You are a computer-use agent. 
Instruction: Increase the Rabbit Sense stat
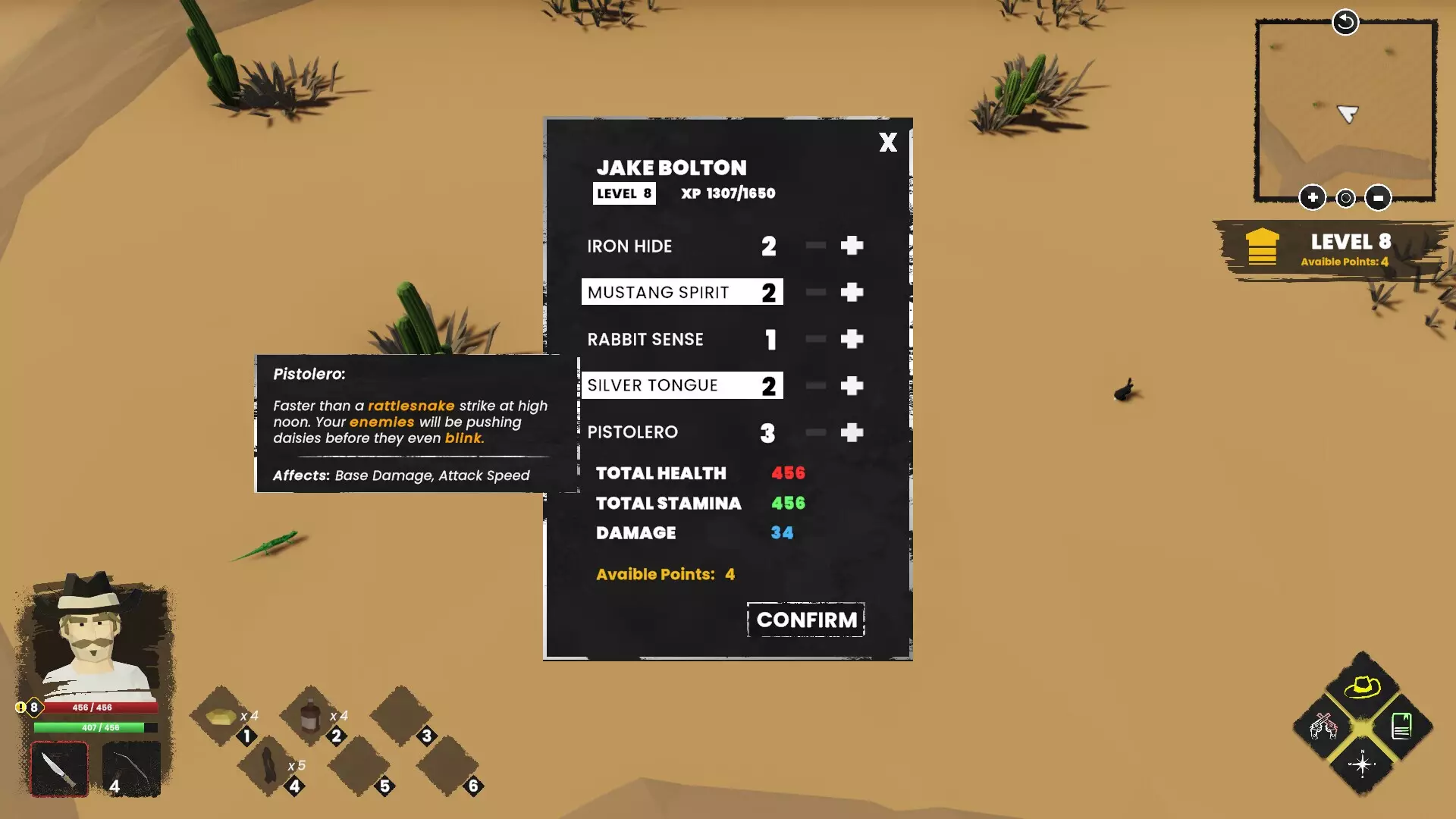(x=852, y=339)
